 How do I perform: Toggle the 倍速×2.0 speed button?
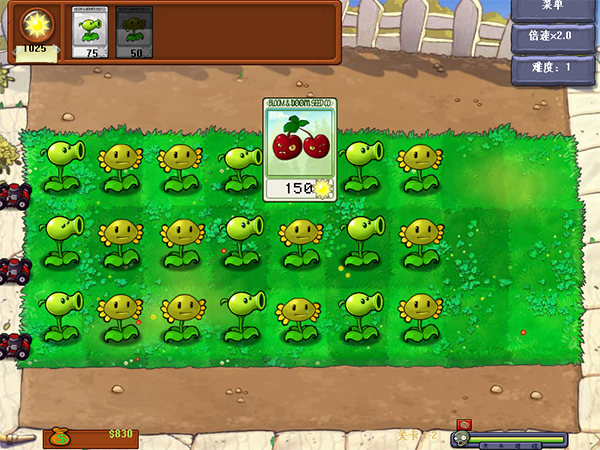pos(553,36)
